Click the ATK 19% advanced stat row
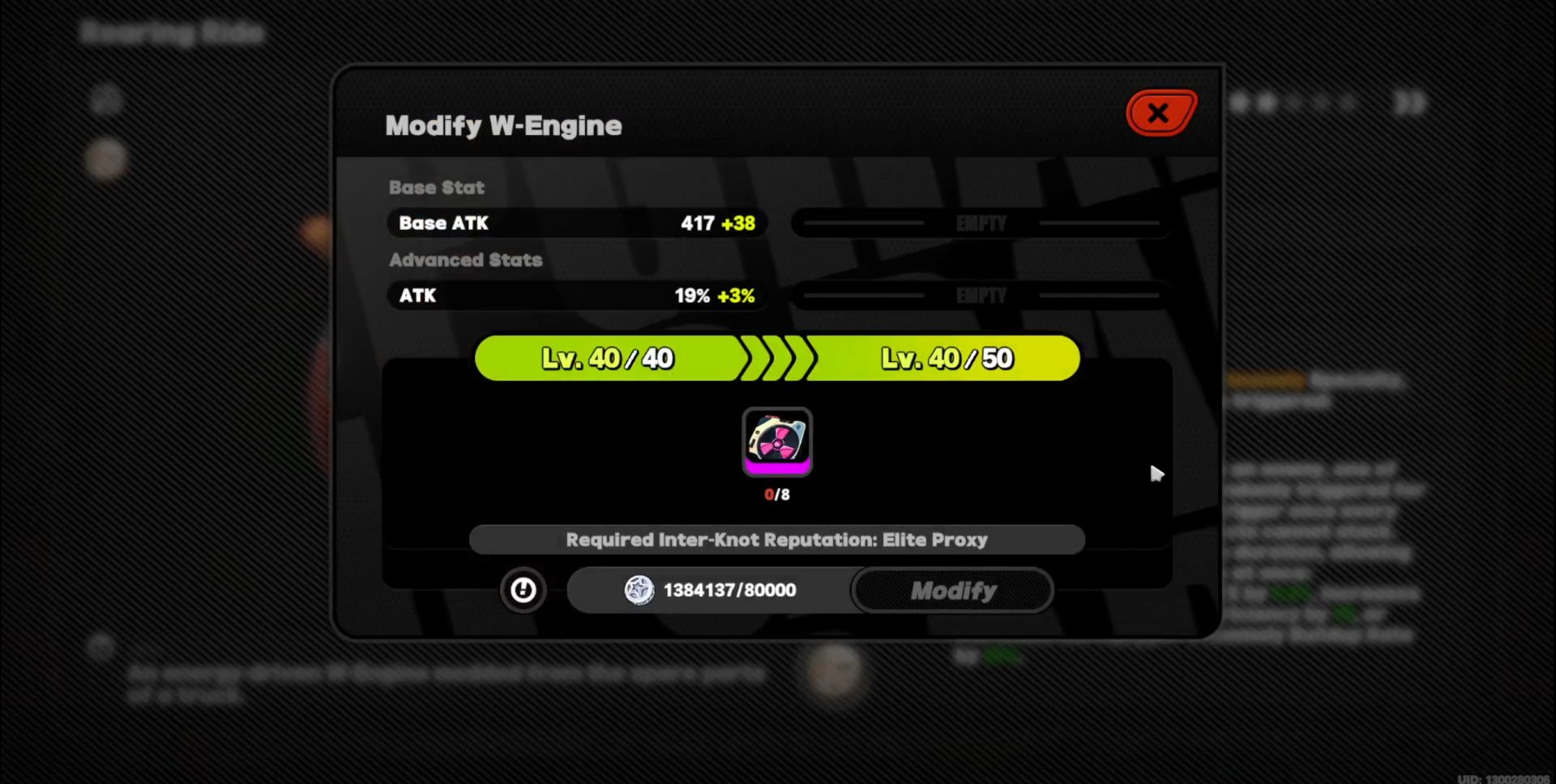Image resolution: width=1556 pixels, height=784 pixels. (576, 296)
